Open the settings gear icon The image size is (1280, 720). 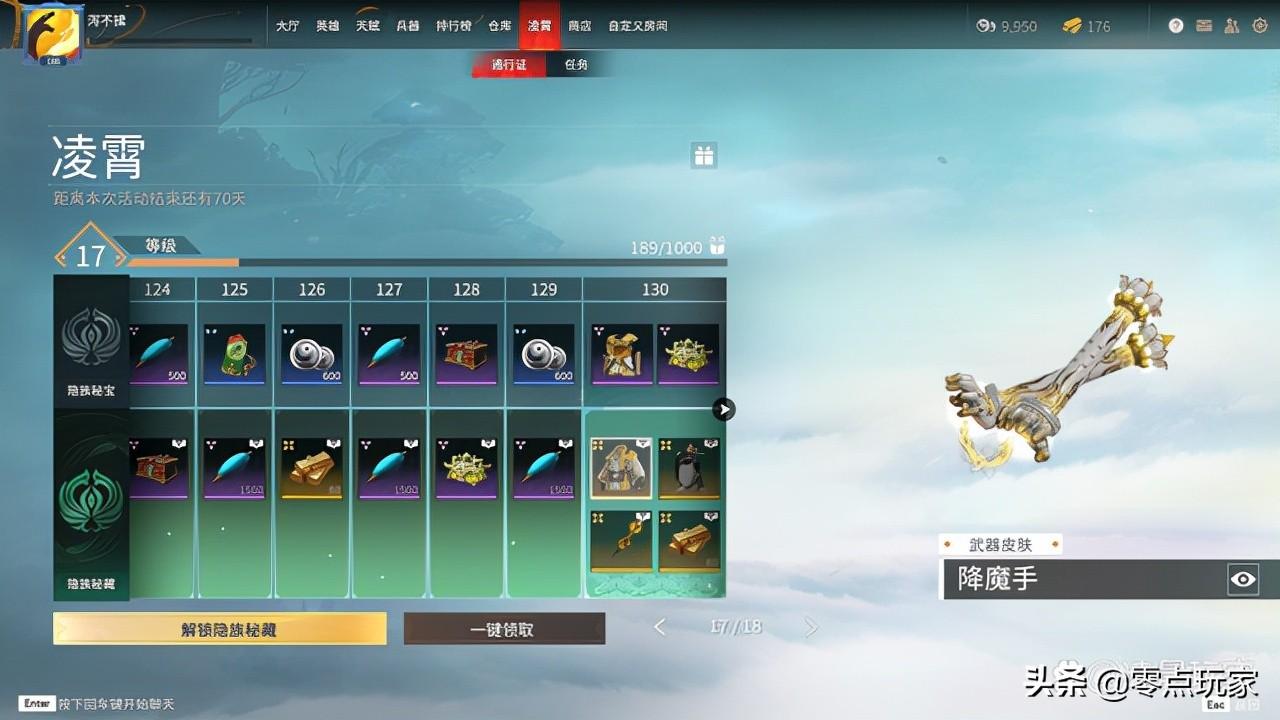[1259, 26]
